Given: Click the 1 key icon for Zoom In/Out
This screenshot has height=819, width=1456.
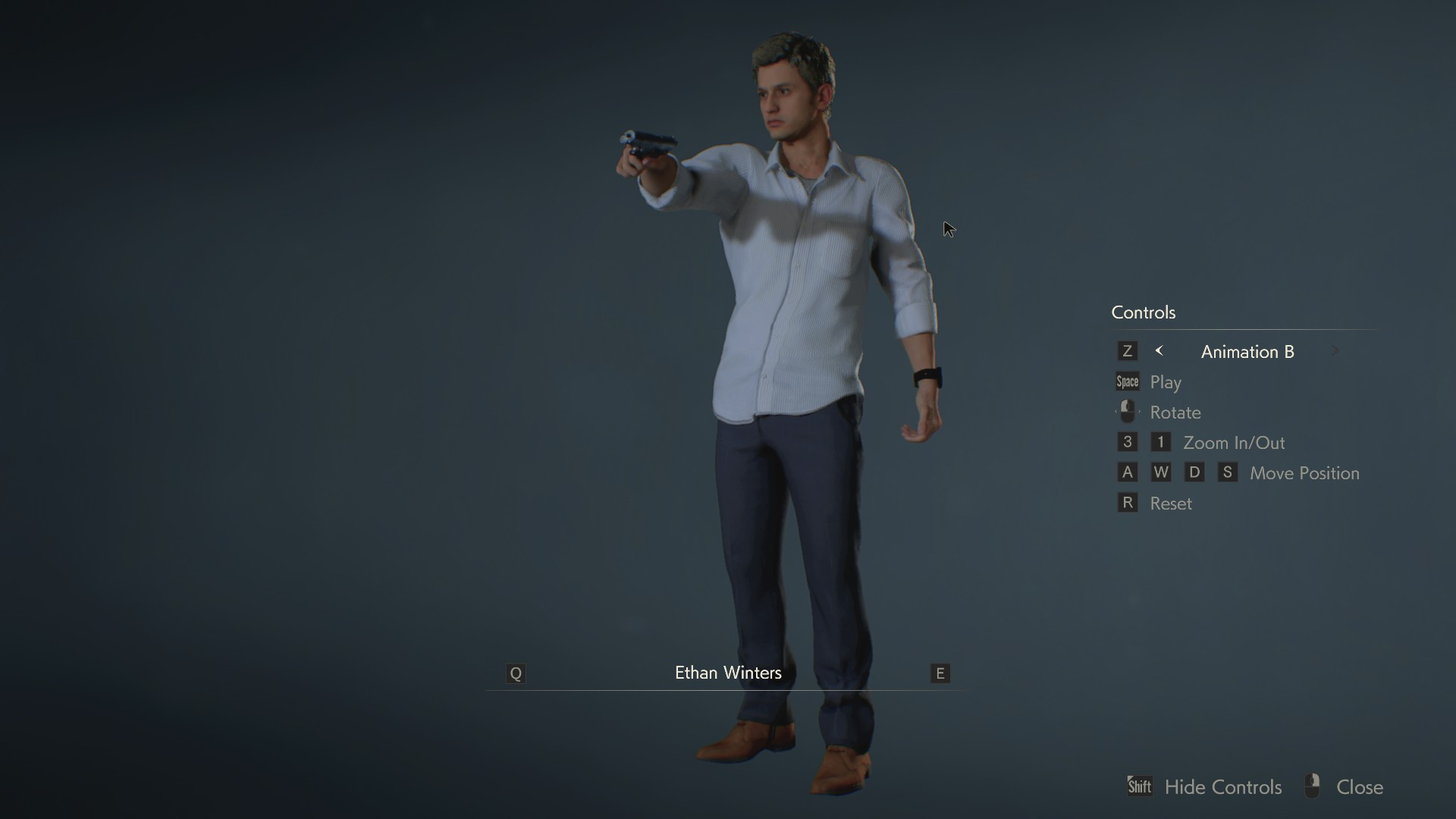Looking at the screenshot, I should tap(1161, 442).
